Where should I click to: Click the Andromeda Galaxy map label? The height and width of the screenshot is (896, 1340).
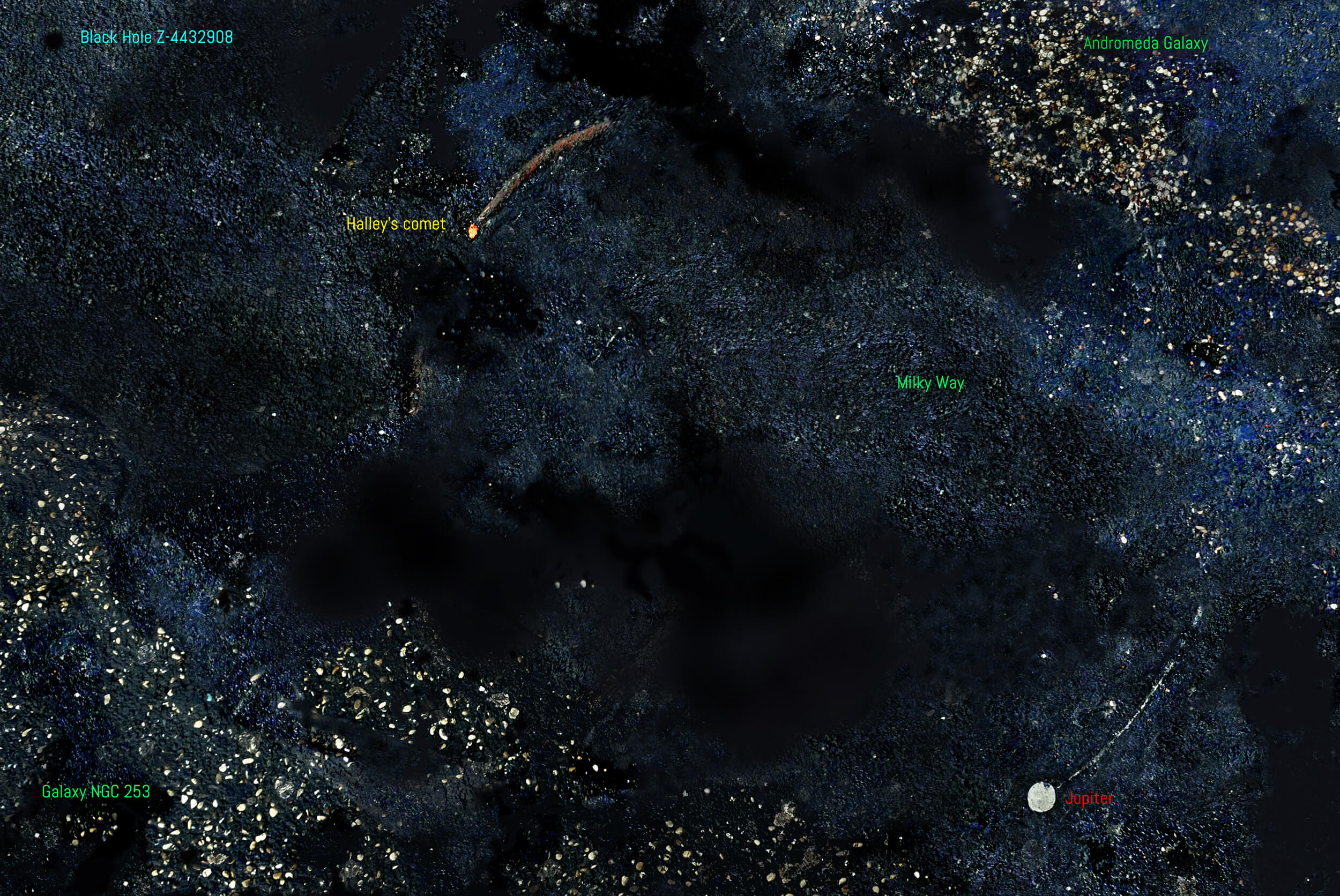(1145, 43)
